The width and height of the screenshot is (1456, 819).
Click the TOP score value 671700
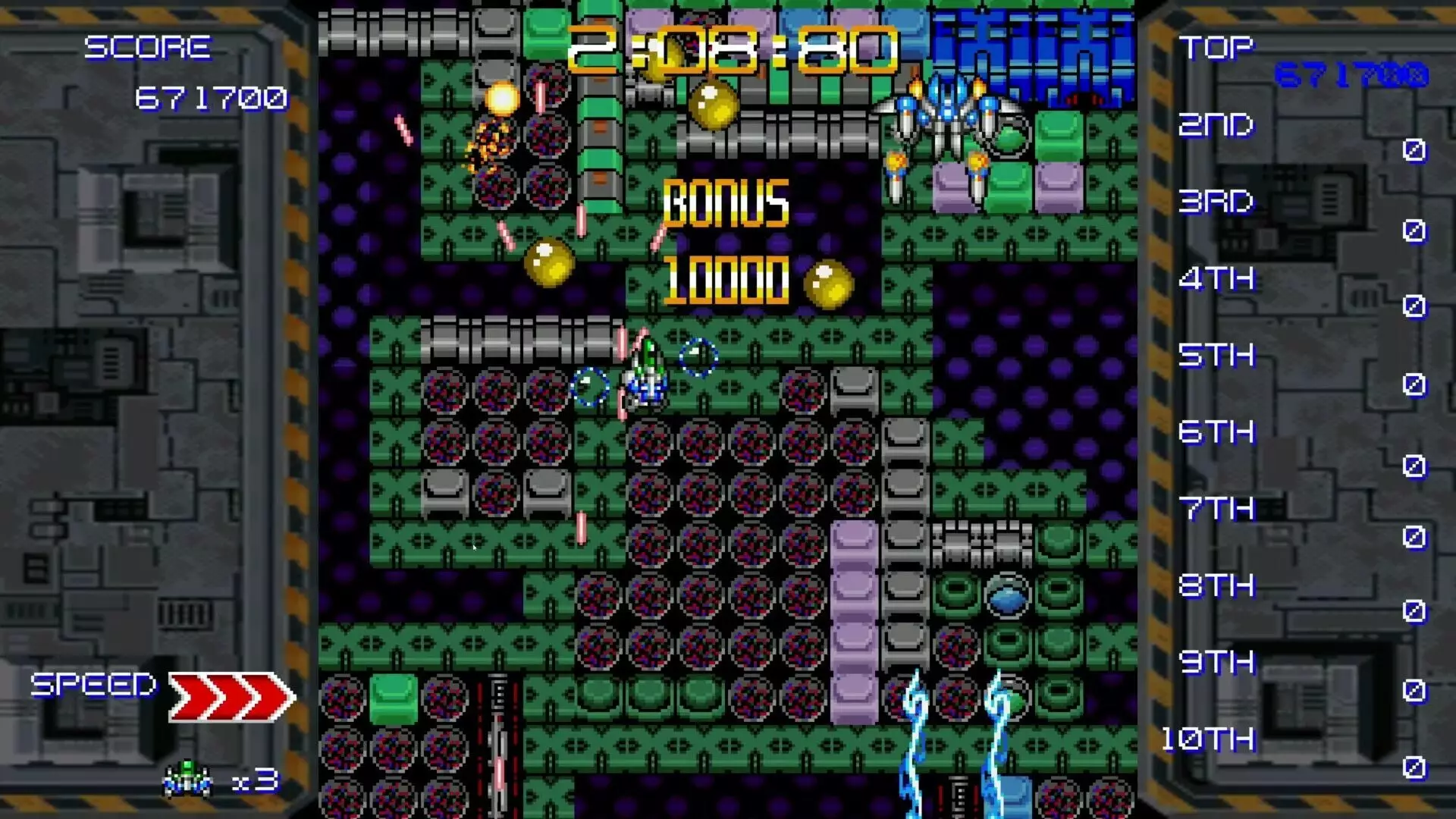1351,76
